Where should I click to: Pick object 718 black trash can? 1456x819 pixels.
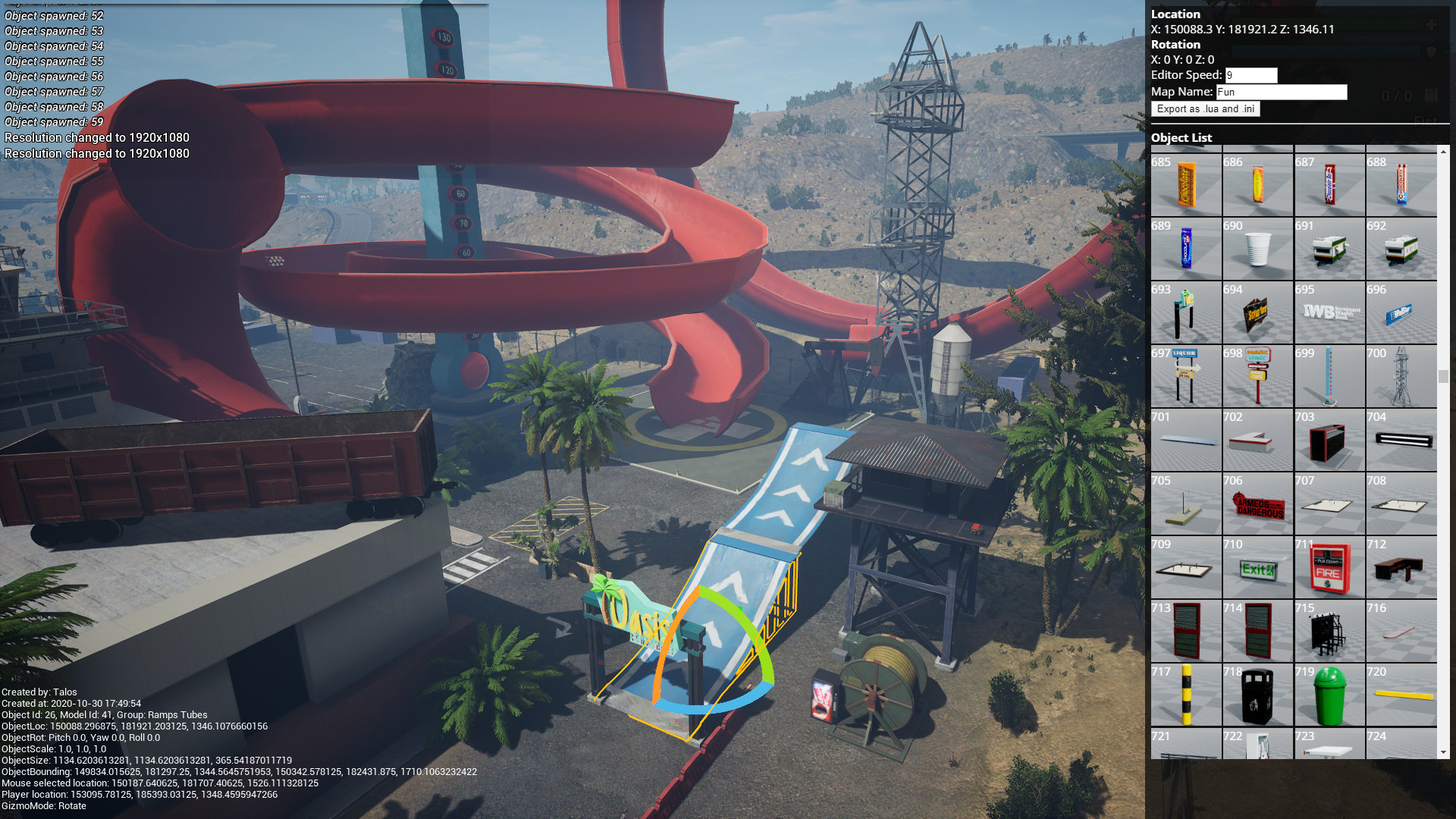1257,695
